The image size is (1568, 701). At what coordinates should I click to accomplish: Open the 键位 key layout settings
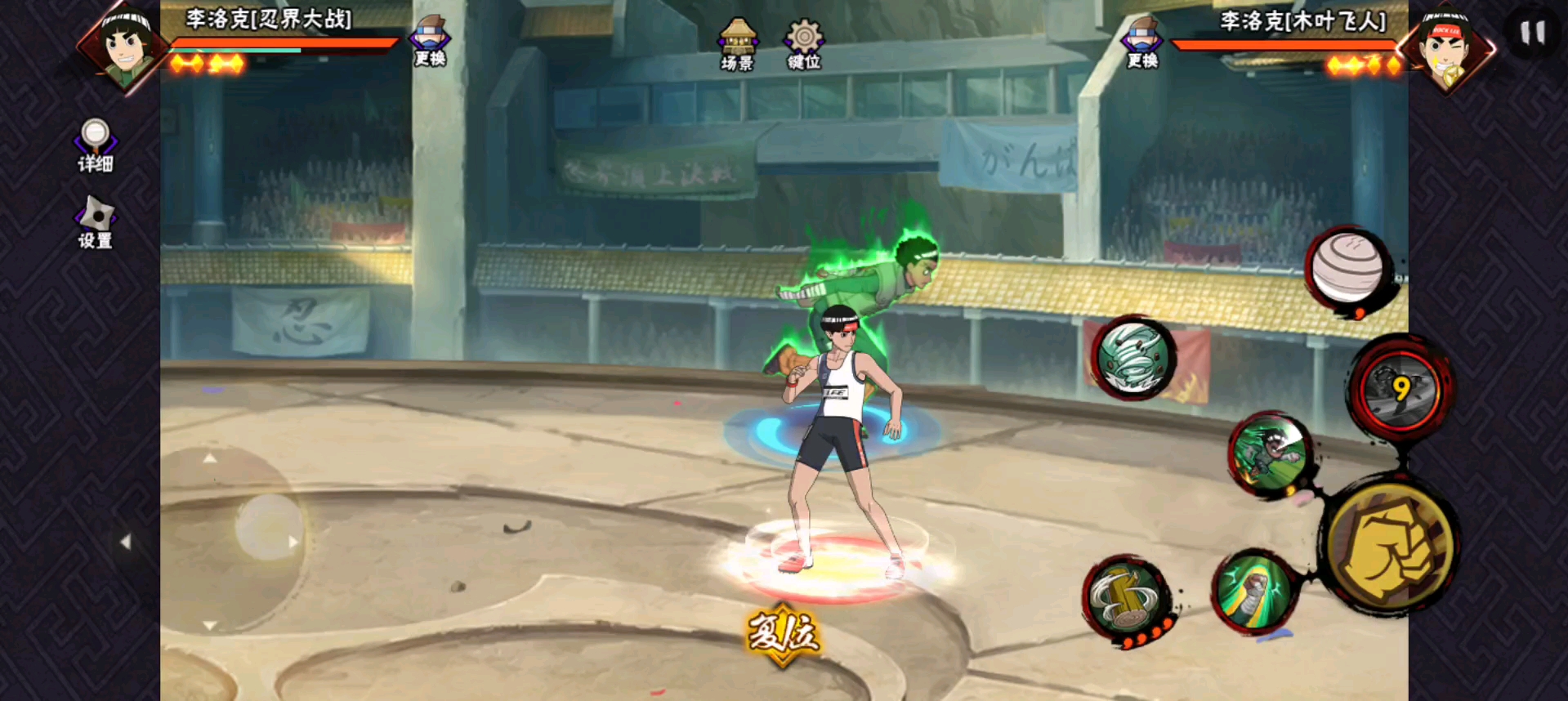coord(804,44)
